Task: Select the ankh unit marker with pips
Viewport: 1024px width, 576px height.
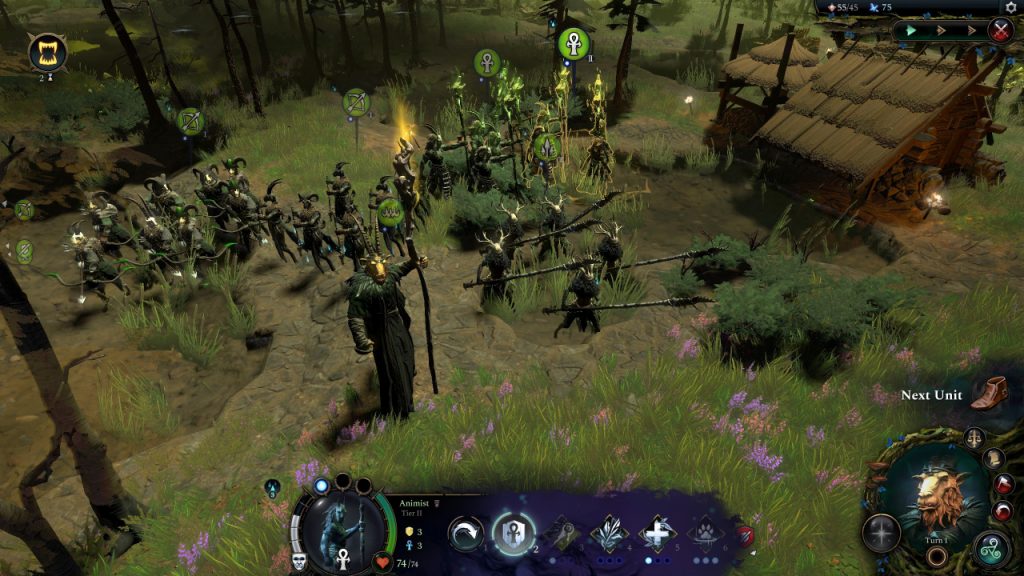Action: click(573, 44)
